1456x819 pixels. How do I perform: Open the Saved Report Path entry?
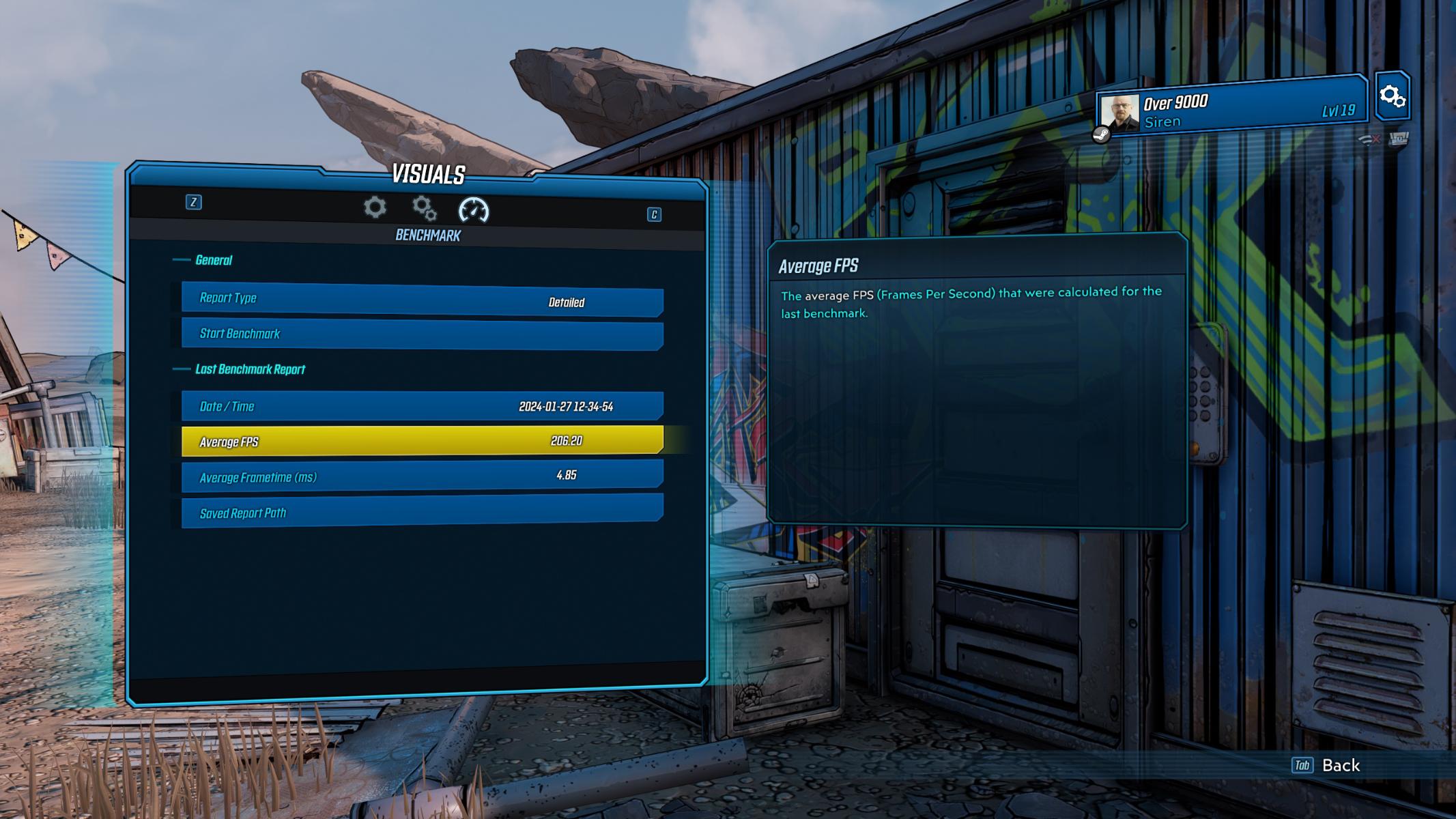pos(422,512)
